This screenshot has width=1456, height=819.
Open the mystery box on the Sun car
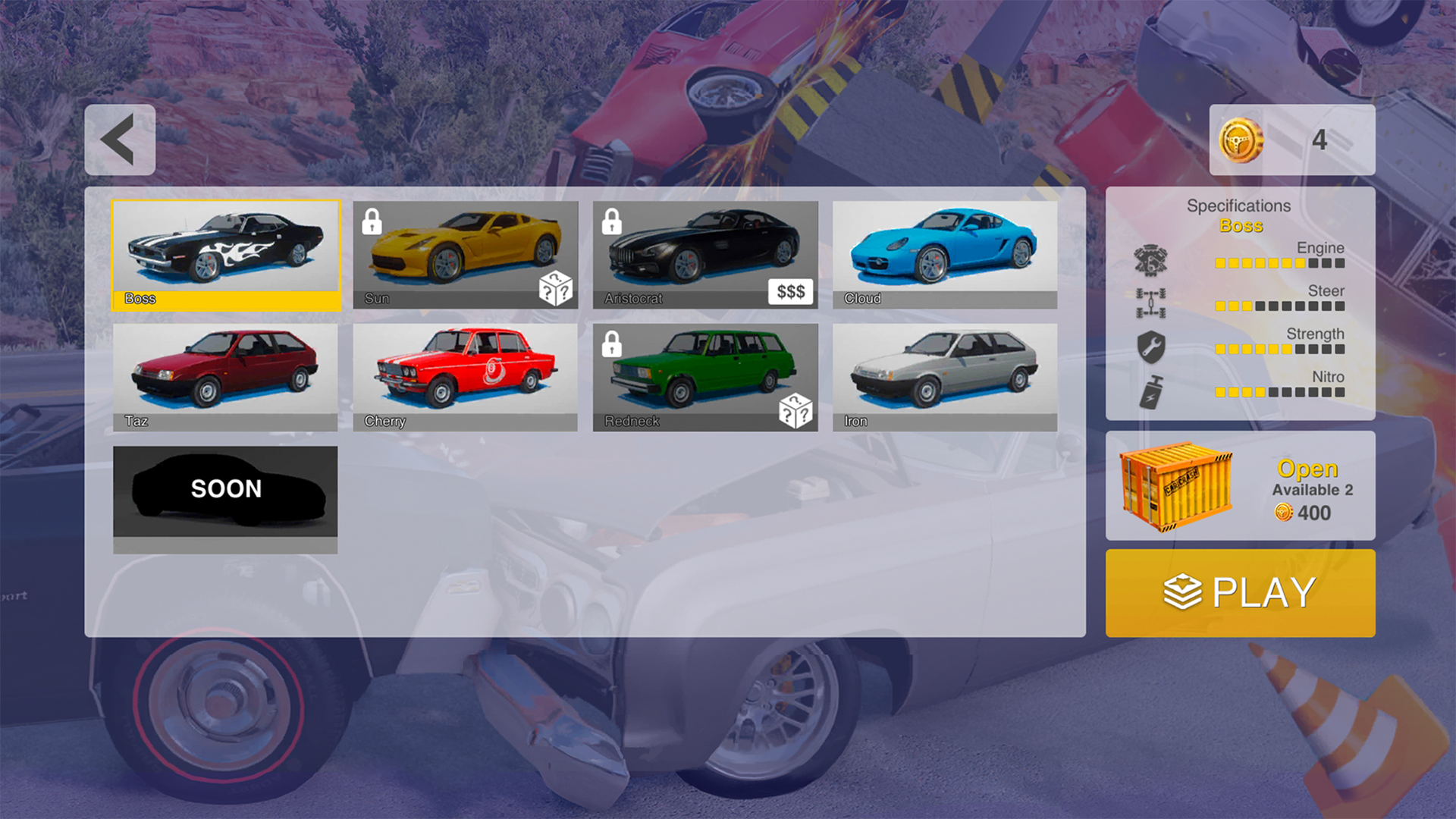pos(557,287)
